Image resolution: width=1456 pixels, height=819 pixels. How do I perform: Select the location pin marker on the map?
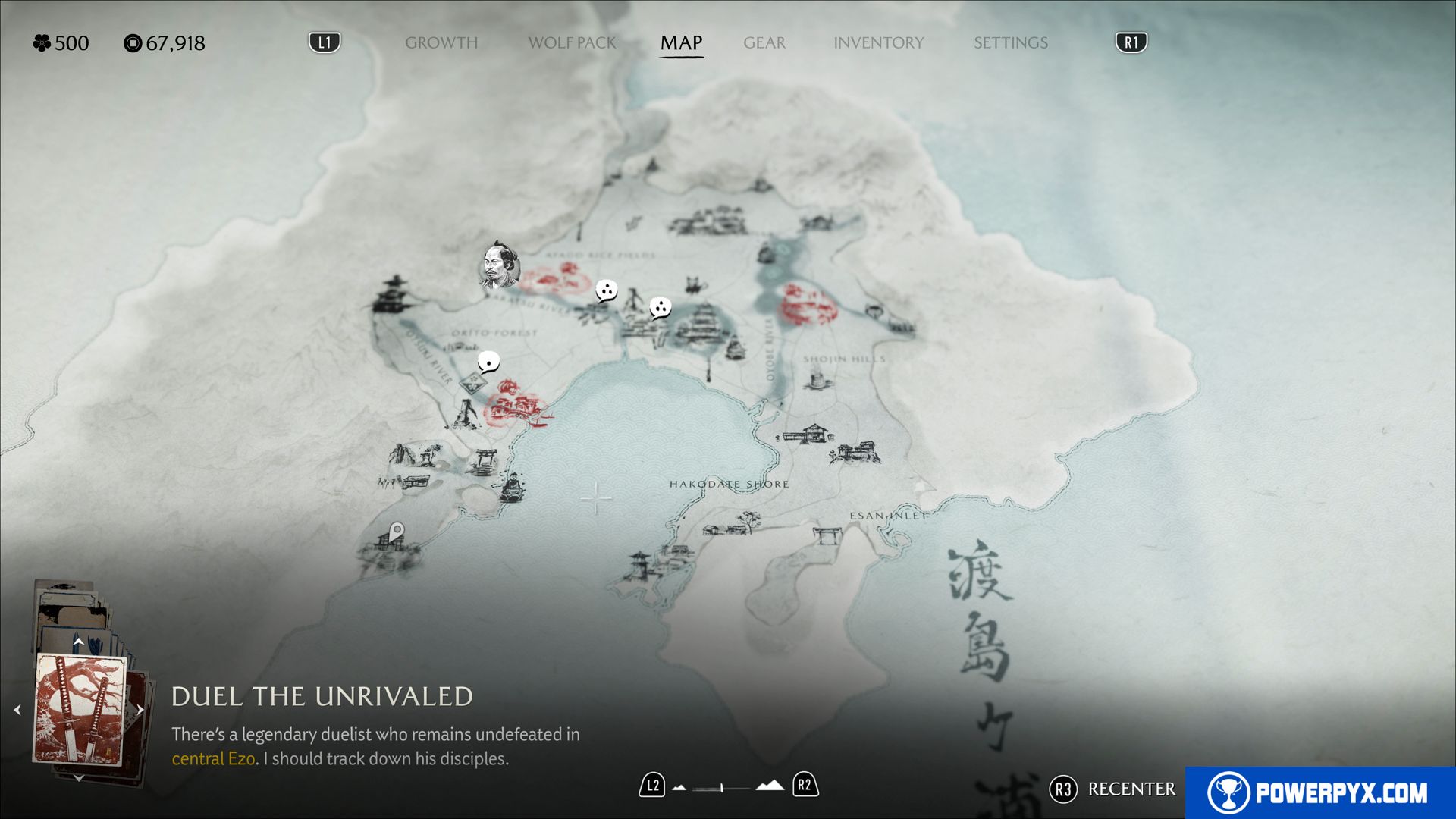(397, 532)
